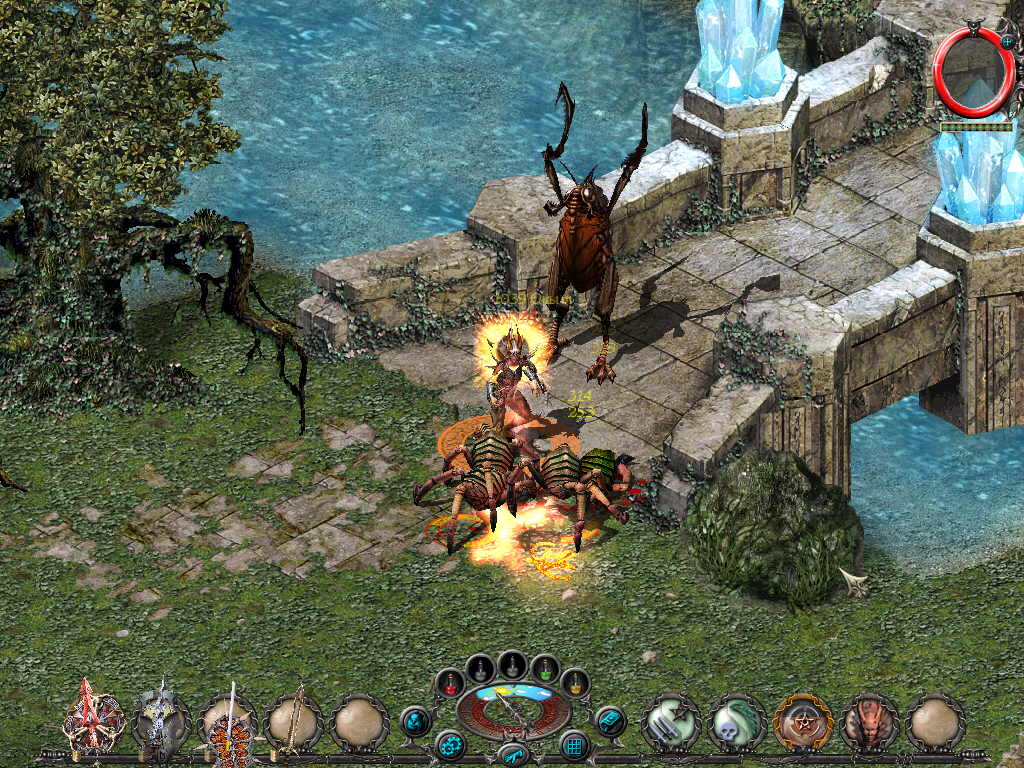Click the blue character head button

(415, 720)
